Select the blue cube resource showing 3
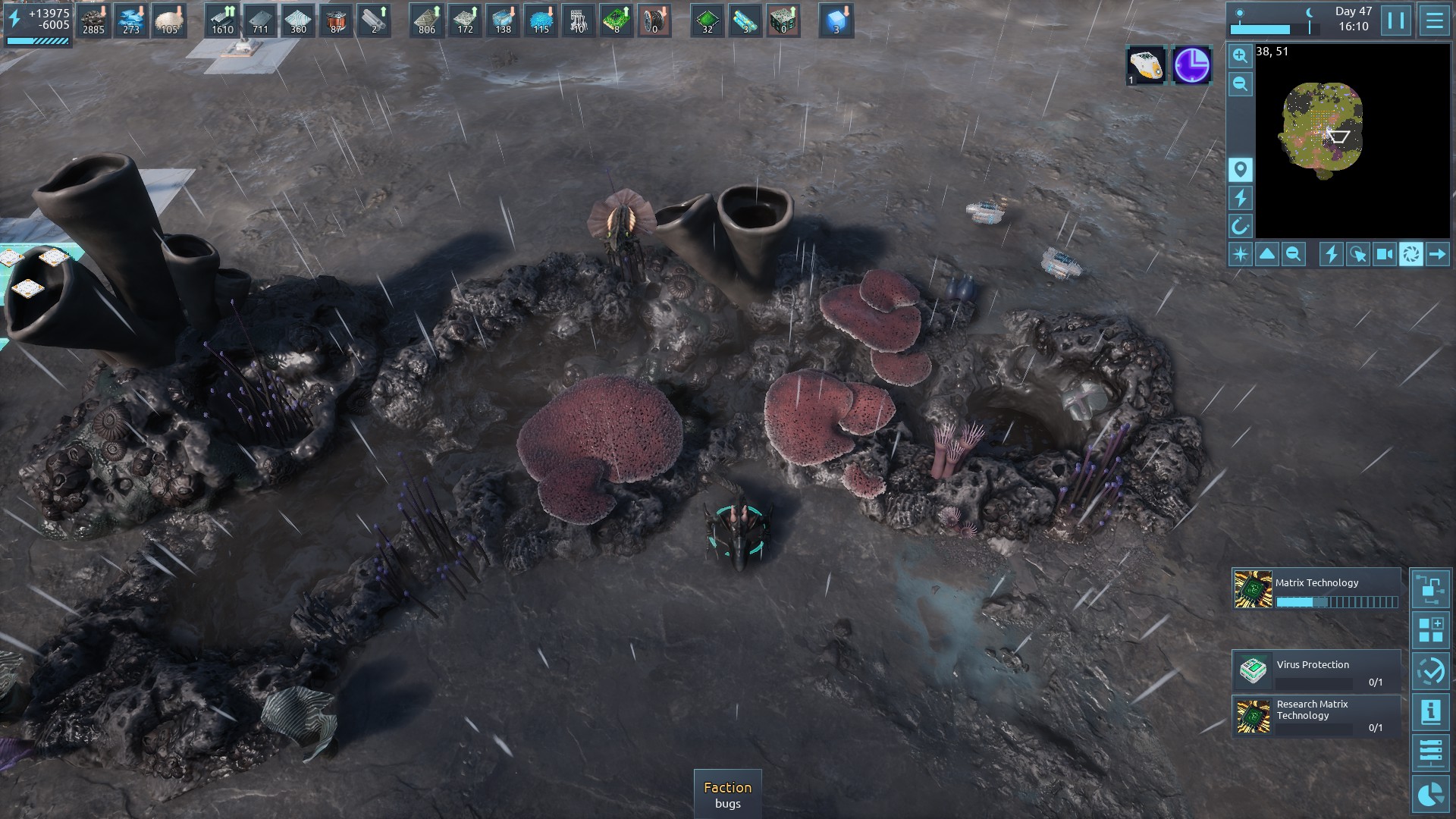 tap(836, 20)
